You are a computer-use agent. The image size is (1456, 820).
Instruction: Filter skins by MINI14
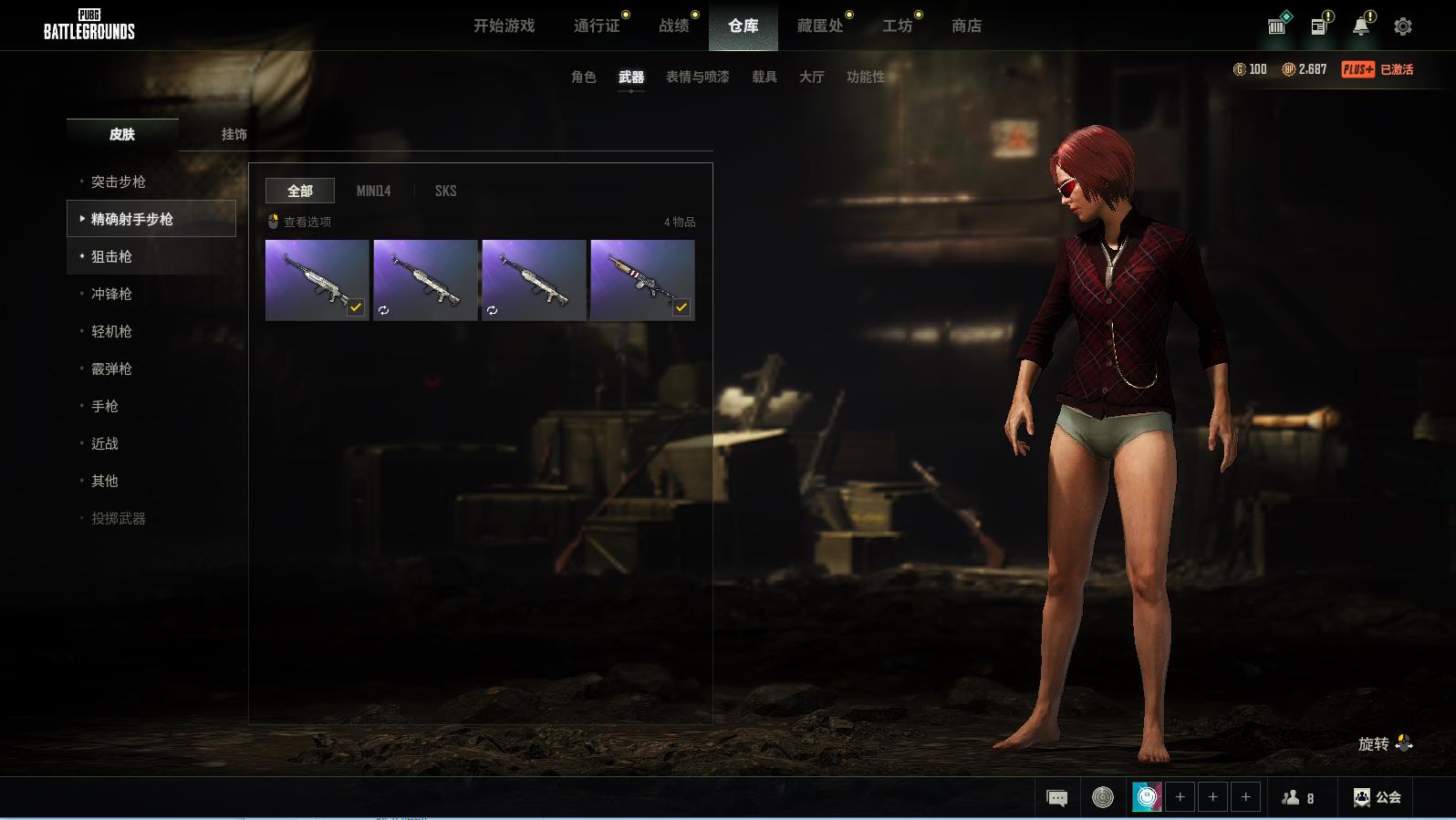[x=373, y=191]
